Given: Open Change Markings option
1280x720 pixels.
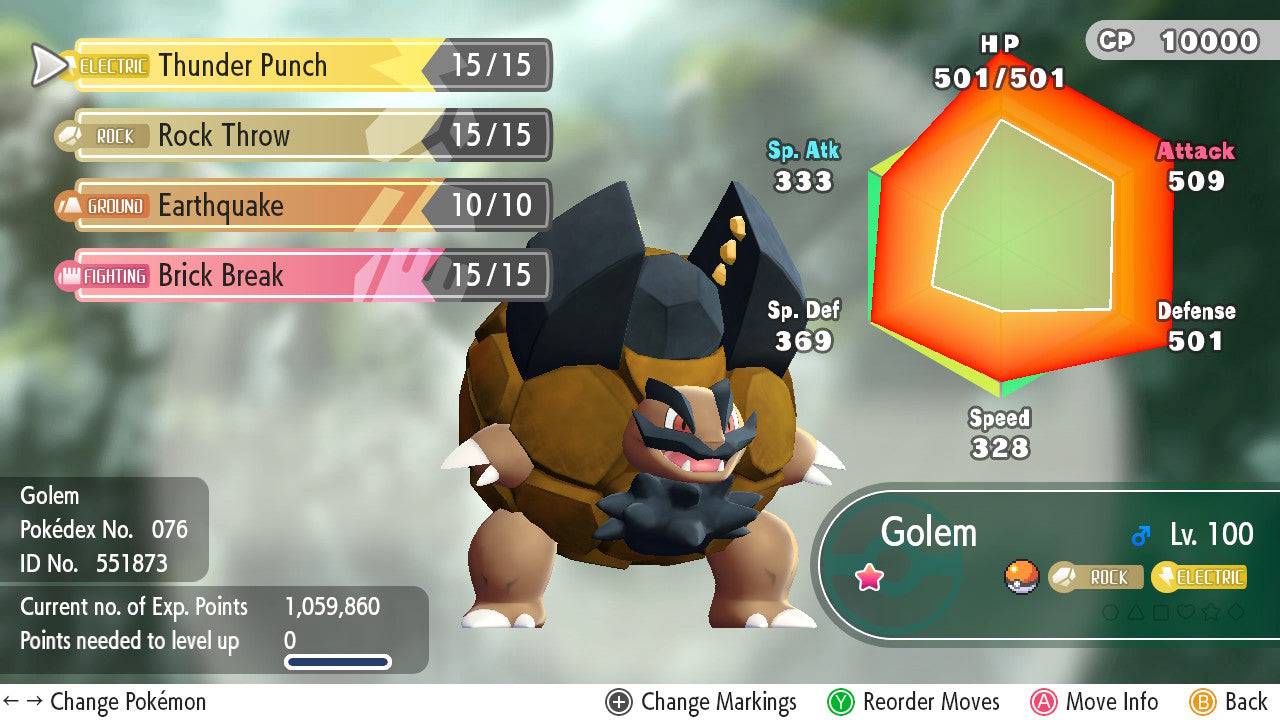Looking at the screenshot, I should (x=702, y=702).
